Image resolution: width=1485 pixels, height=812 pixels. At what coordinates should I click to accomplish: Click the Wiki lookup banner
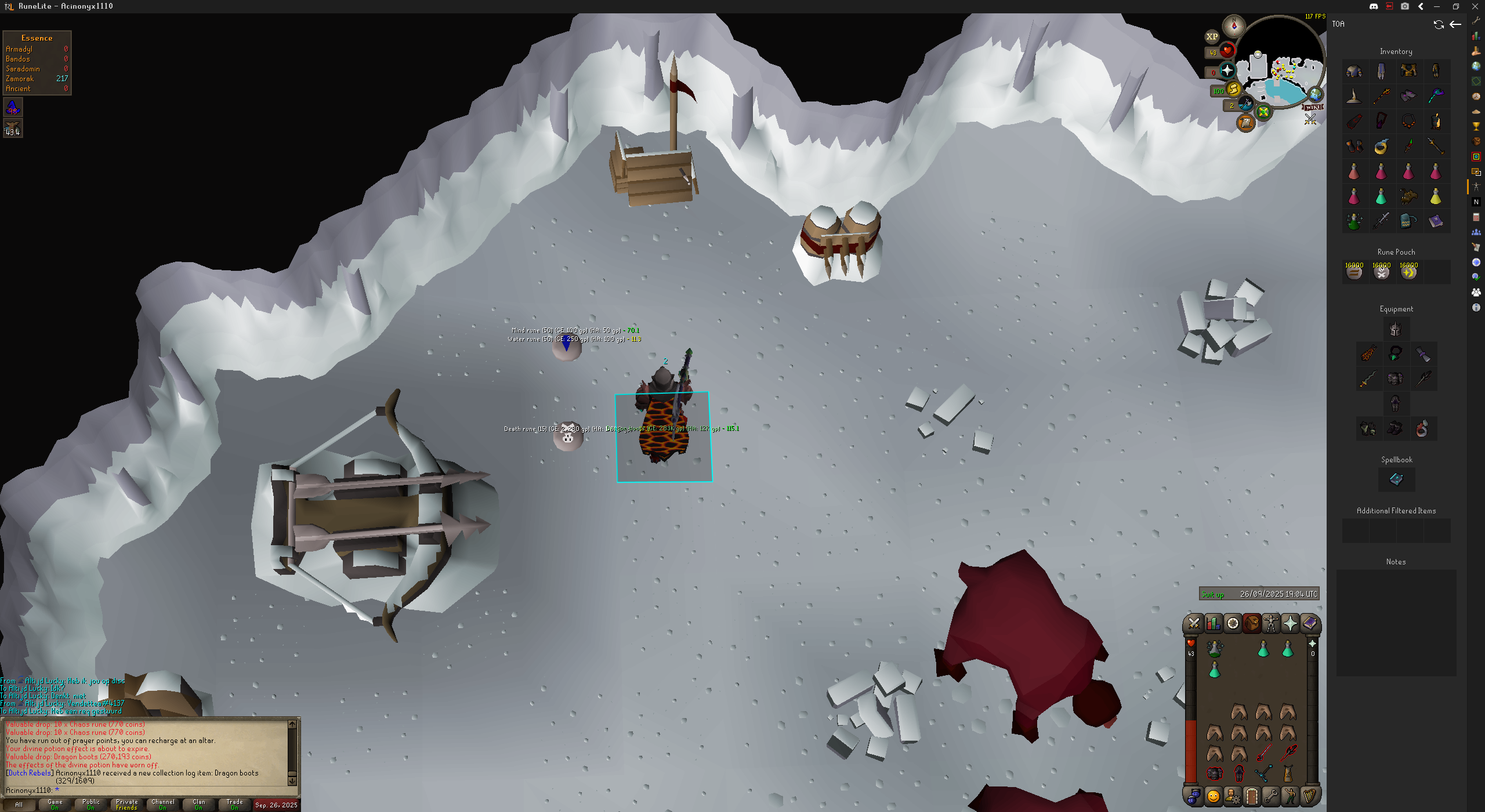(x=1313, y=107)
